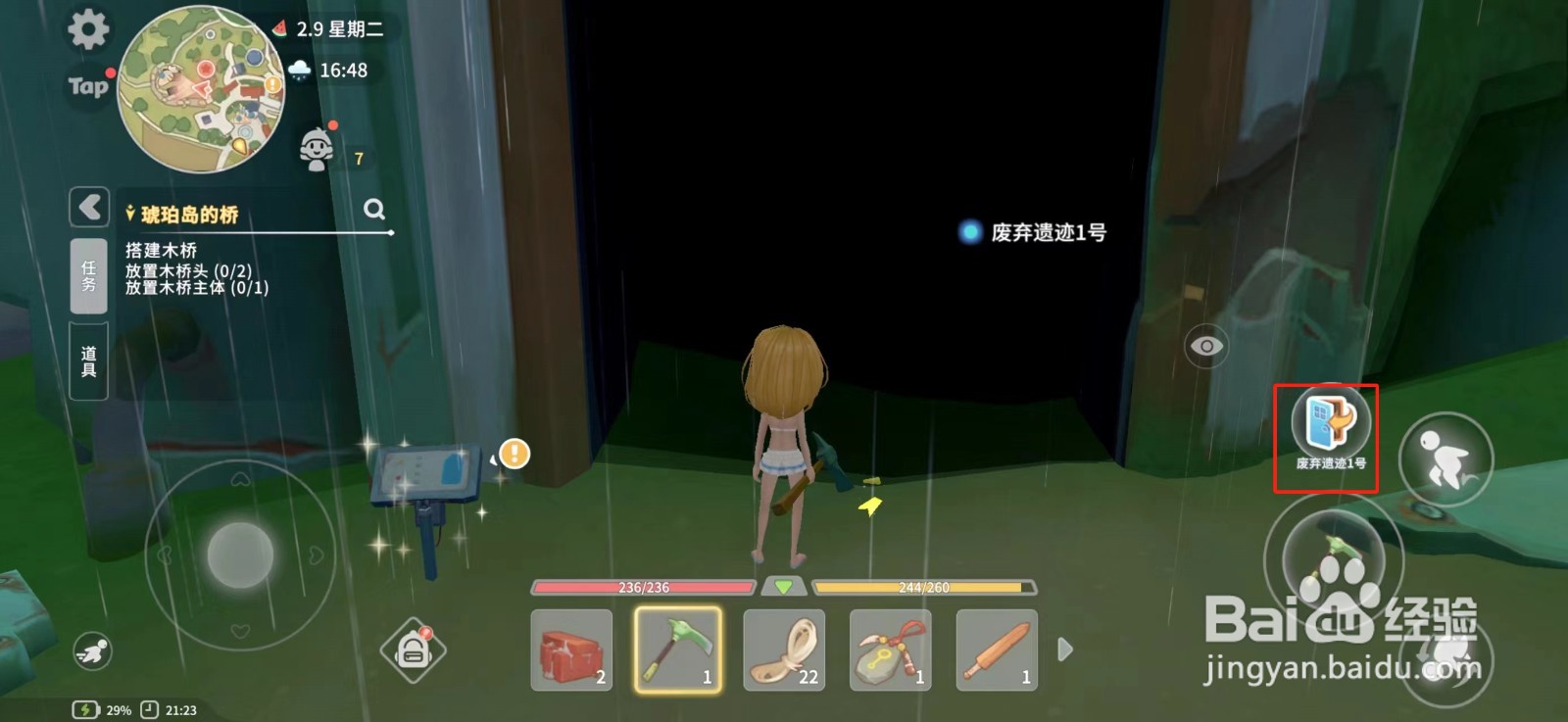
Task: Open the settings gear menu
Action: click(86, 30)
